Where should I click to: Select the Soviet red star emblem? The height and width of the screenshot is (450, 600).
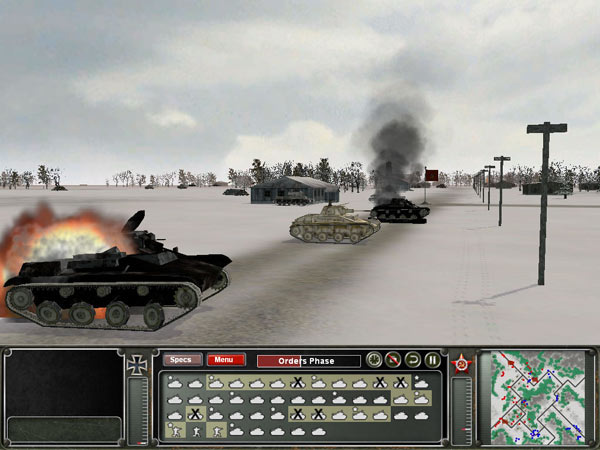(x=462, y=363)
